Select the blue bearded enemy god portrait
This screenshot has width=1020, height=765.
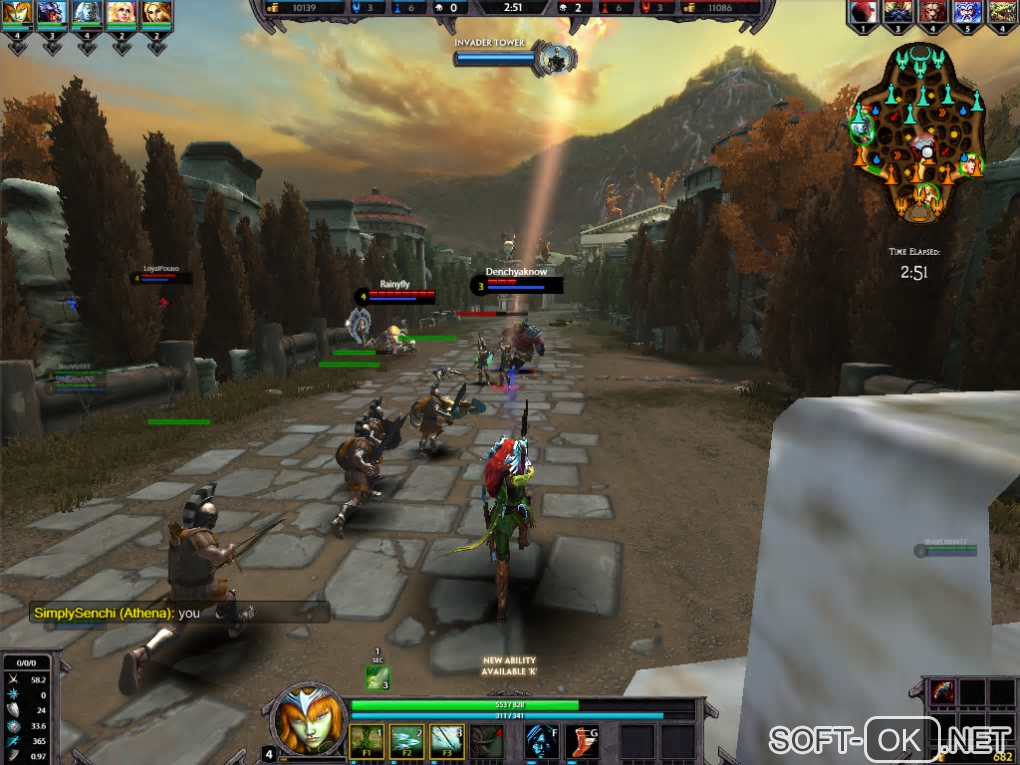point(967,12)
